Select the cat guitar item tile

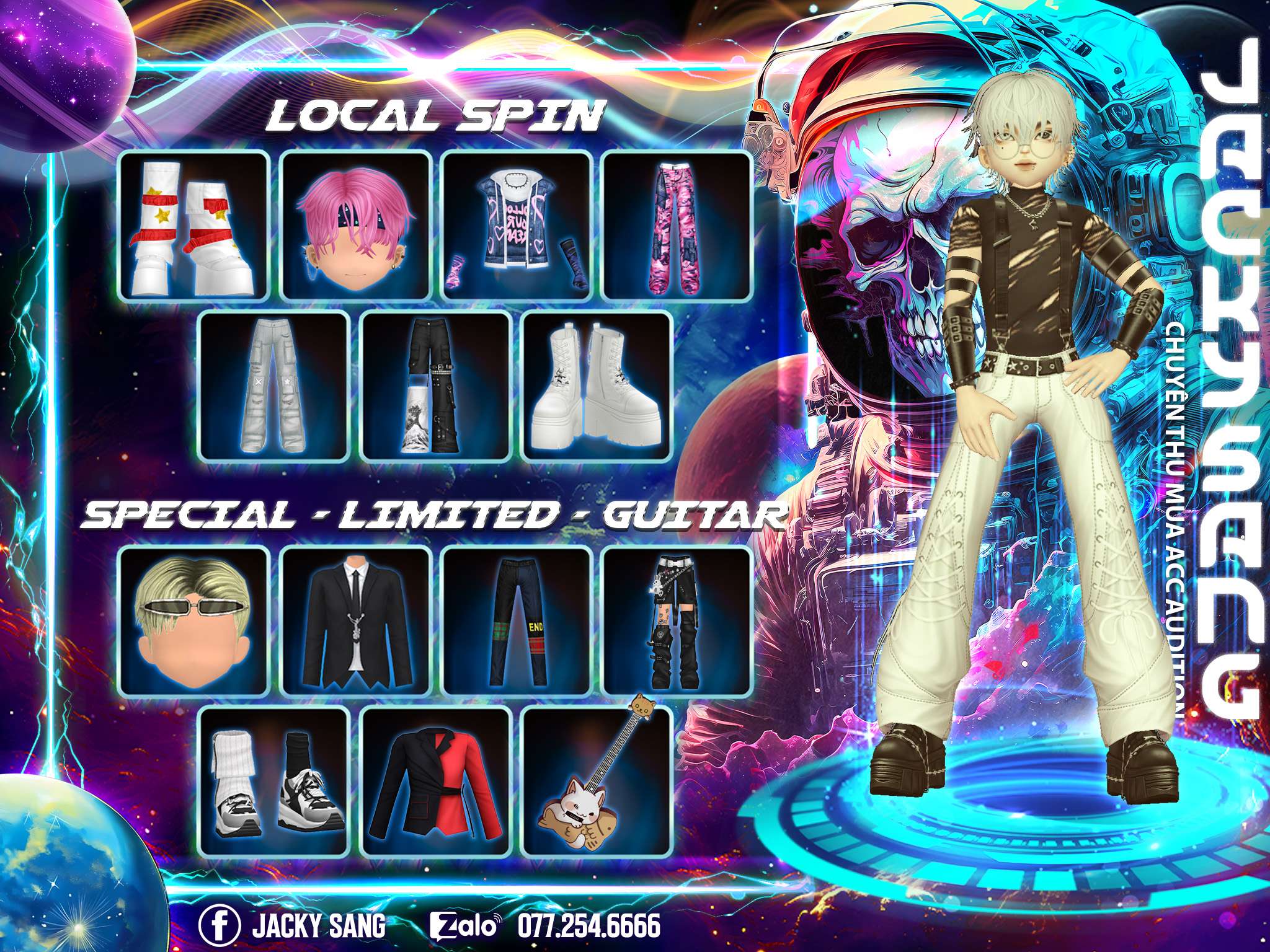[x=597, y=782]
